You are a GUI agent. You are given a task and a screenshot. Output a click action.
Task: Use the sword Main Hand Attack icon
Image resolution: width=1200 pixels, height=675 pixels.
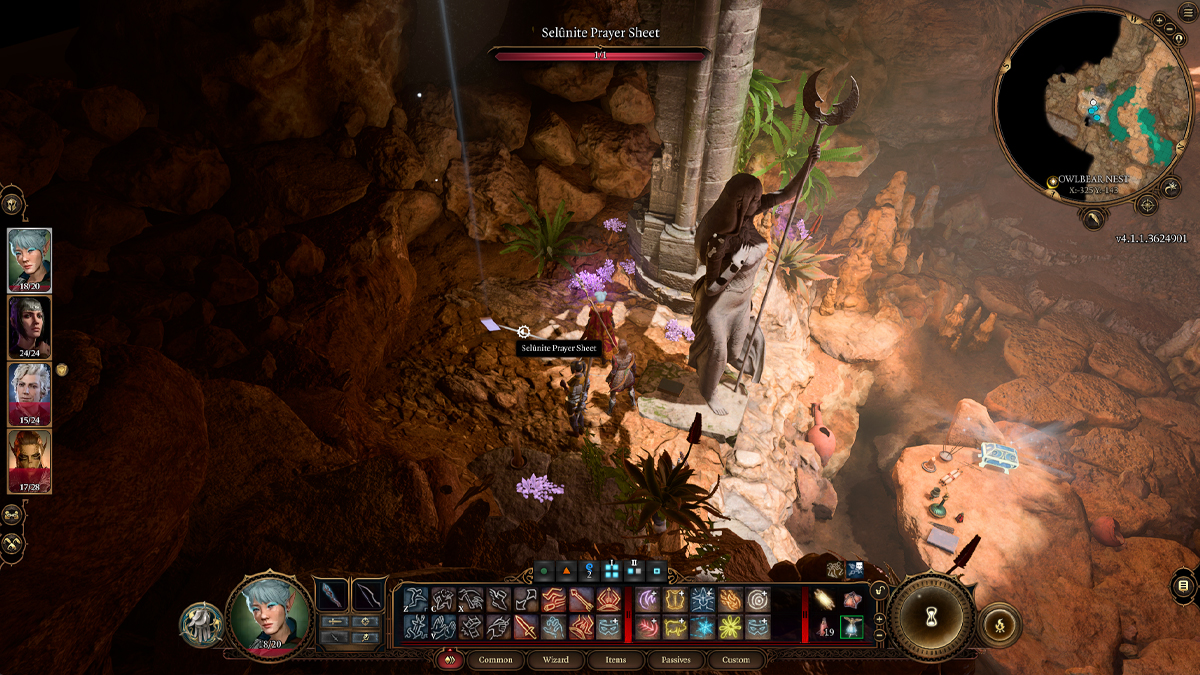(x=525, y=627)
